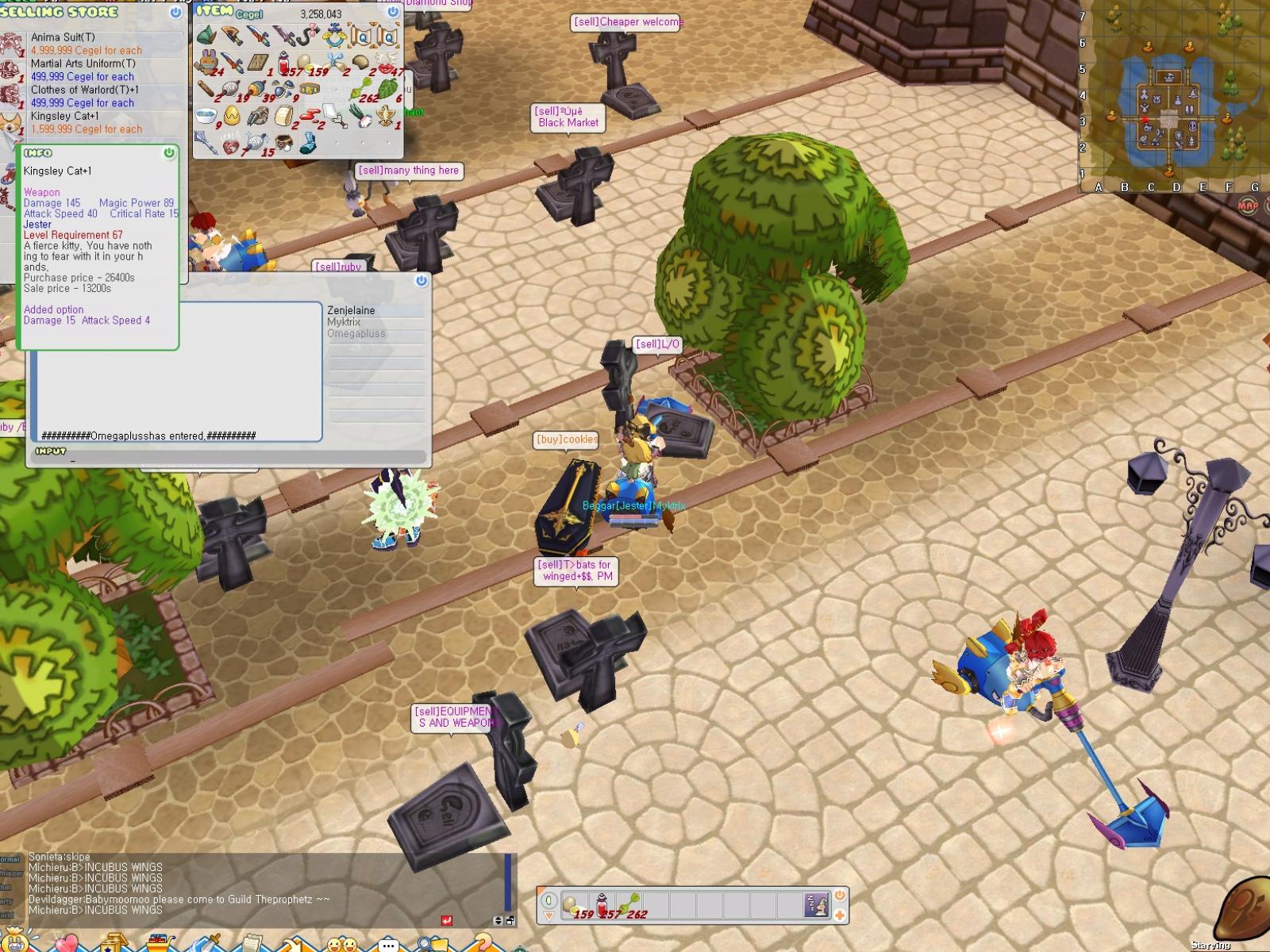Click the green hat item in the ITEM window

pos(206,35)
